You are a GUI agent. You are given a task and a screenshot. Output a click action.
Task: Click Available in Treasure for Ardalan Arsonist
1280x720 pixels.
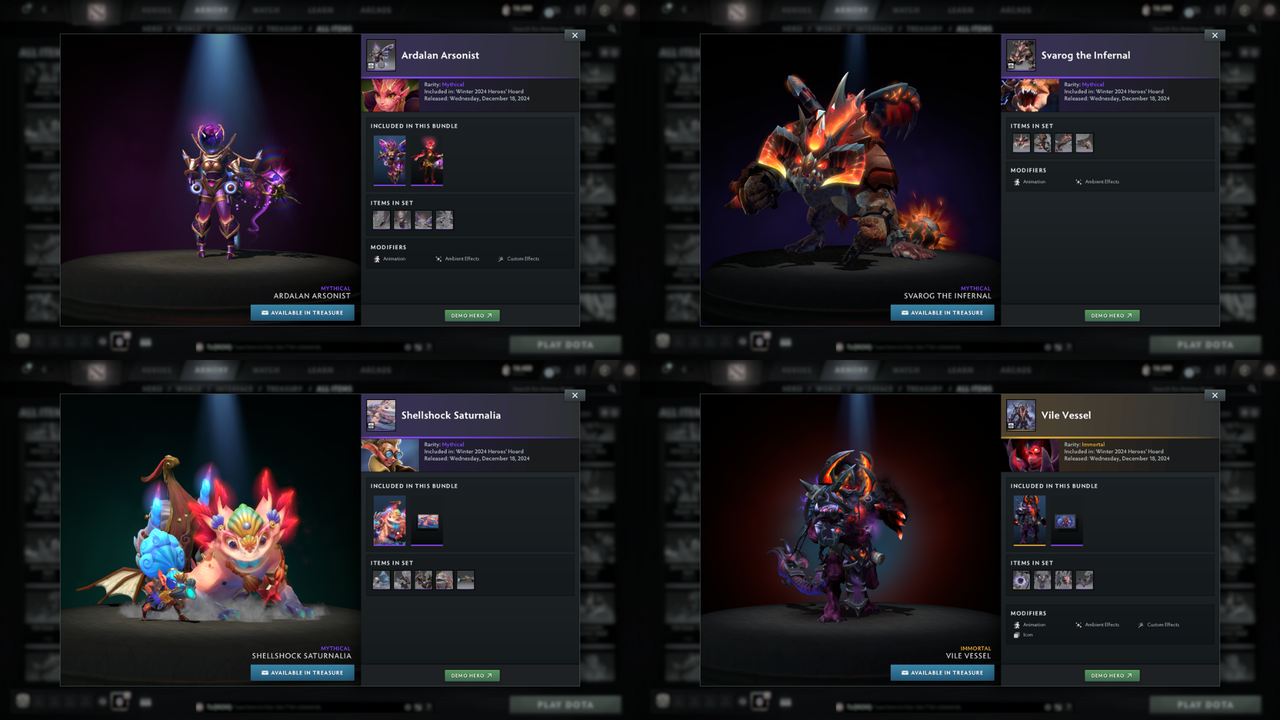(302, 311)
